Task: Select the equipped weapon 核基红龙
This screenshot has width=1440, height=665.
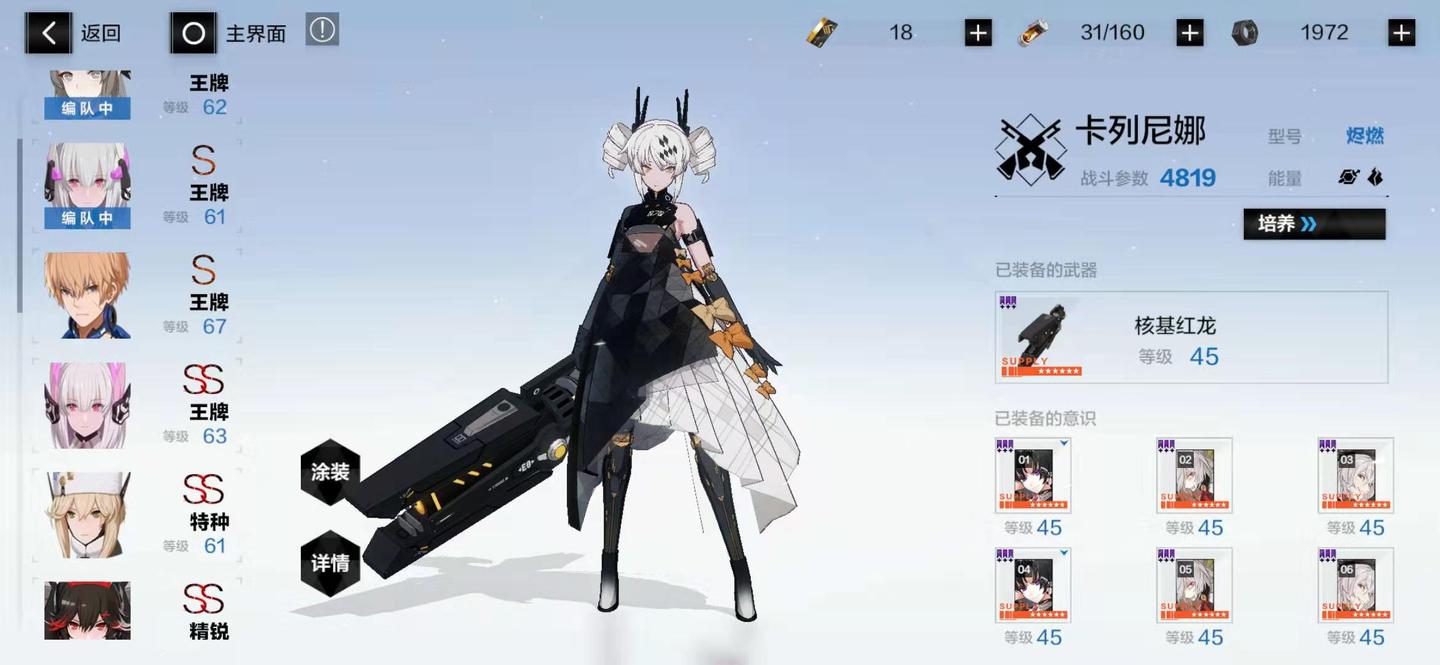Action: click(1191, 337)
